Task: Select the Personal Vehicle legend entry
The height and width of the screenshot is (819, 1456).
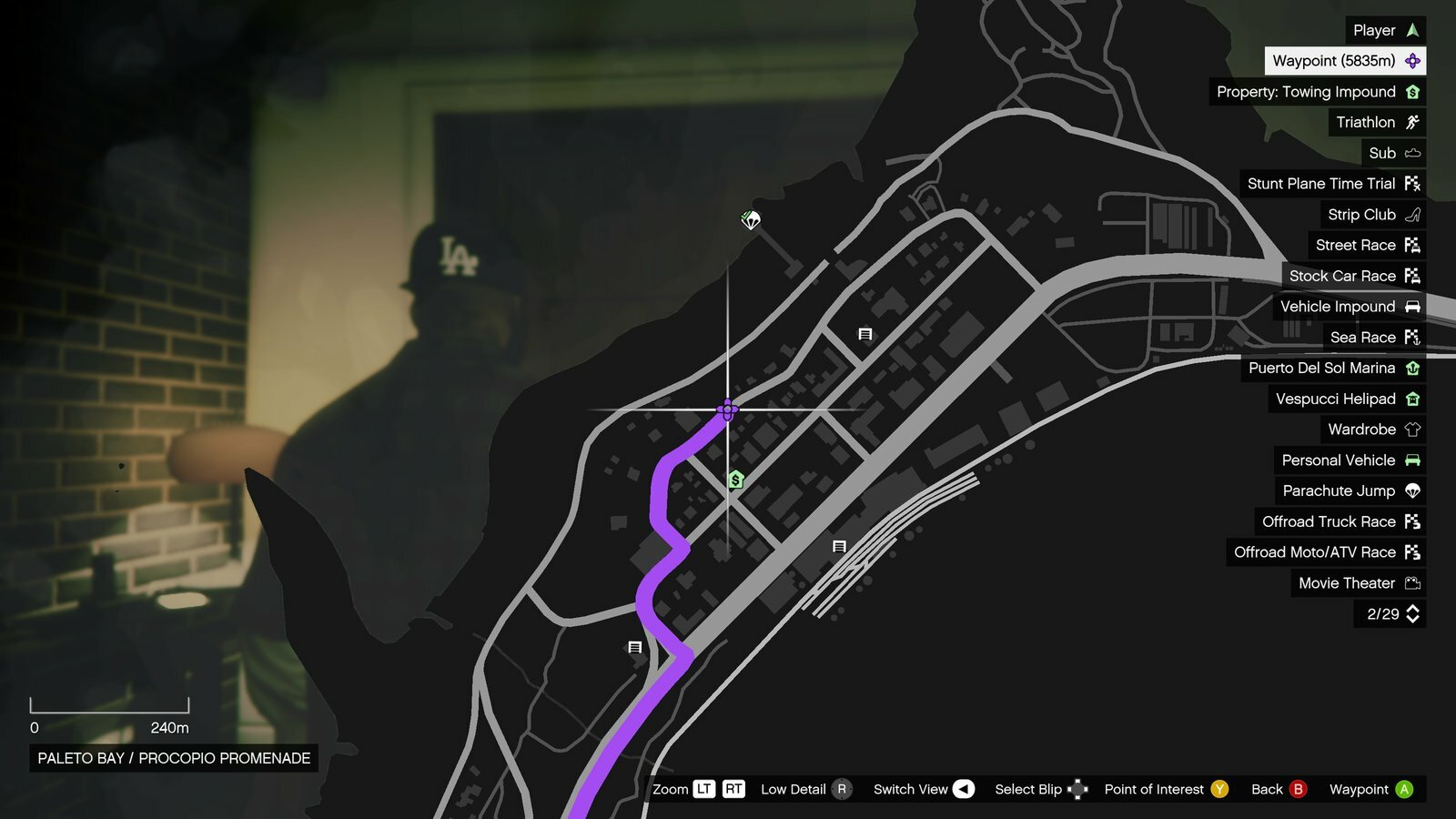Action: coord(1350,460)
